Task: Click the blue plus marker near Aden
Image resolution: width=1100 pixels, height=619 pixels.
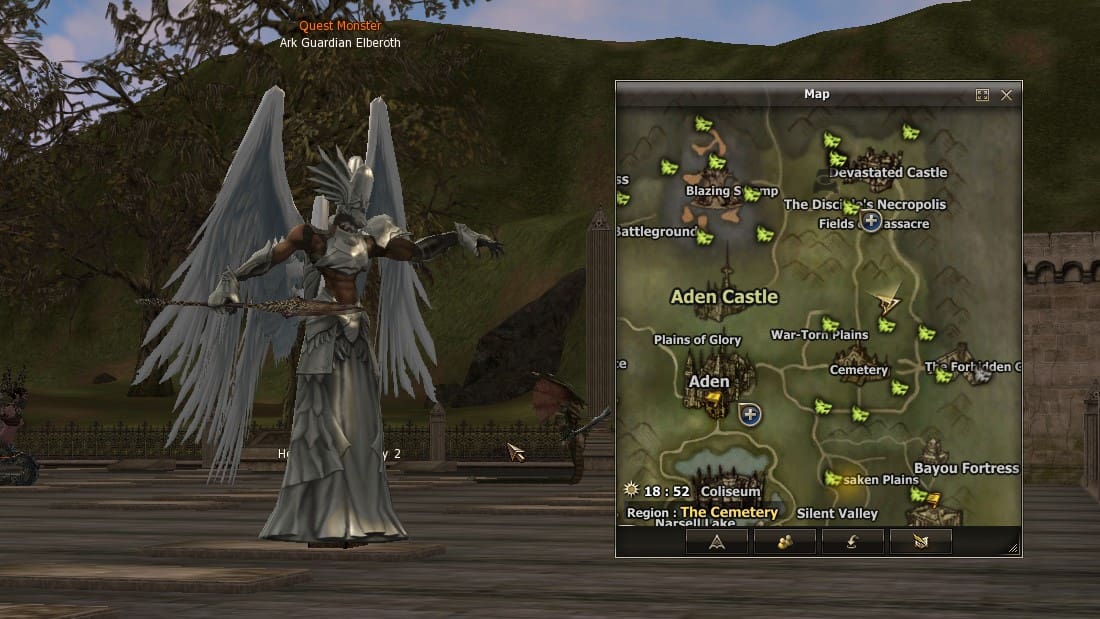Action: pos(750,413)
